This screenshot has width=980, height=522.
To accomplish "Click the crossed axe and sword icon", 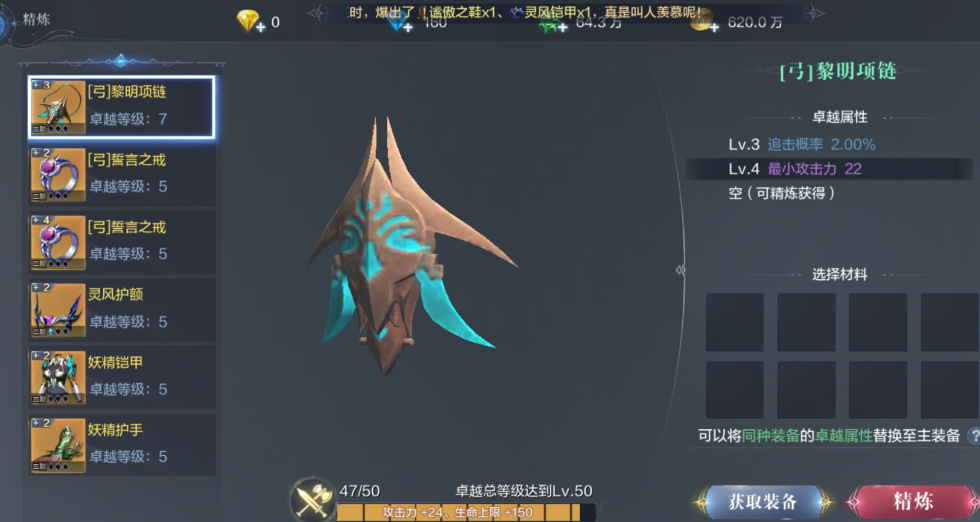I will pos(311,499).
